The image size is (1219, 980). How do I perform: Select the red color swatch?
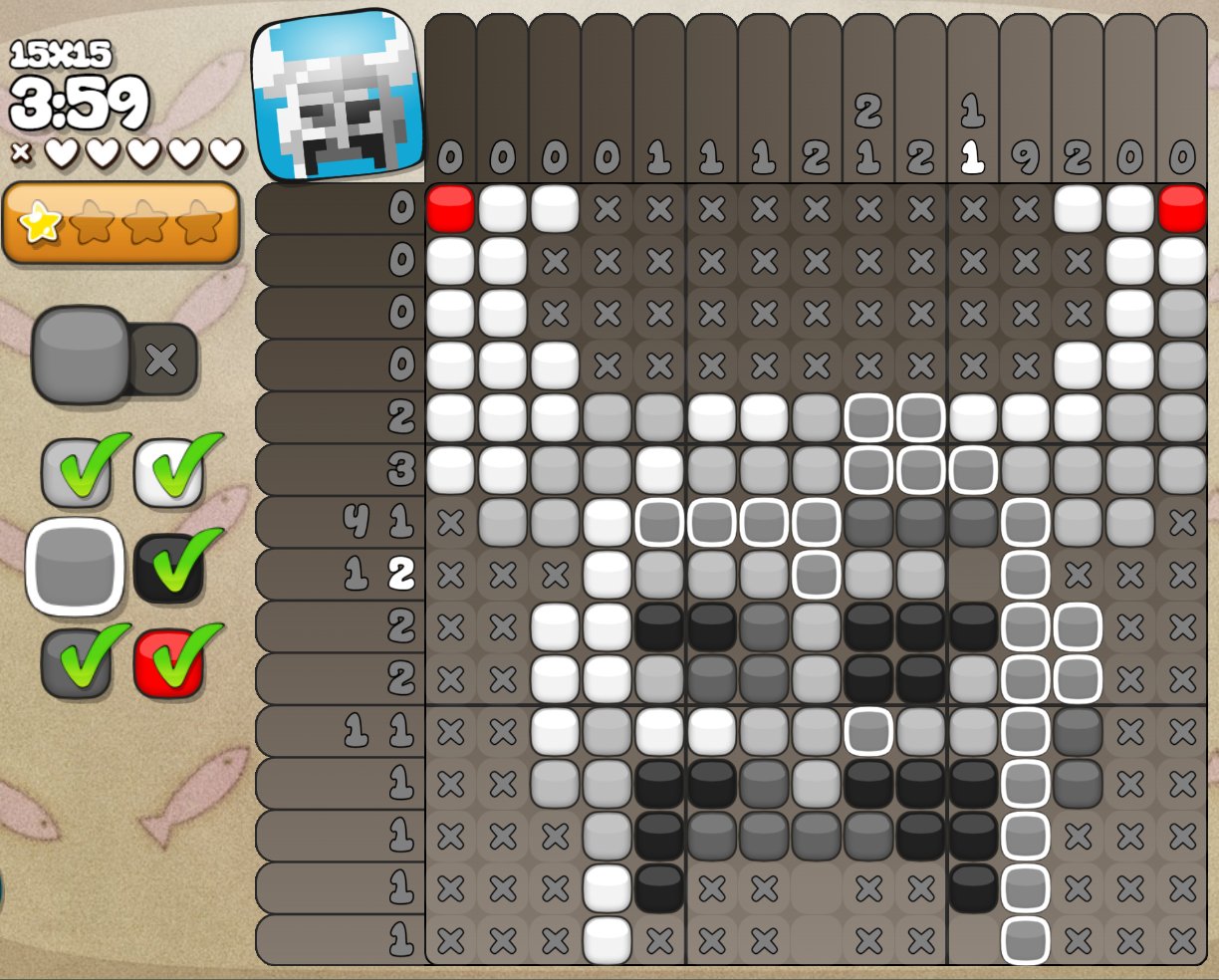[x=168, y=662]
